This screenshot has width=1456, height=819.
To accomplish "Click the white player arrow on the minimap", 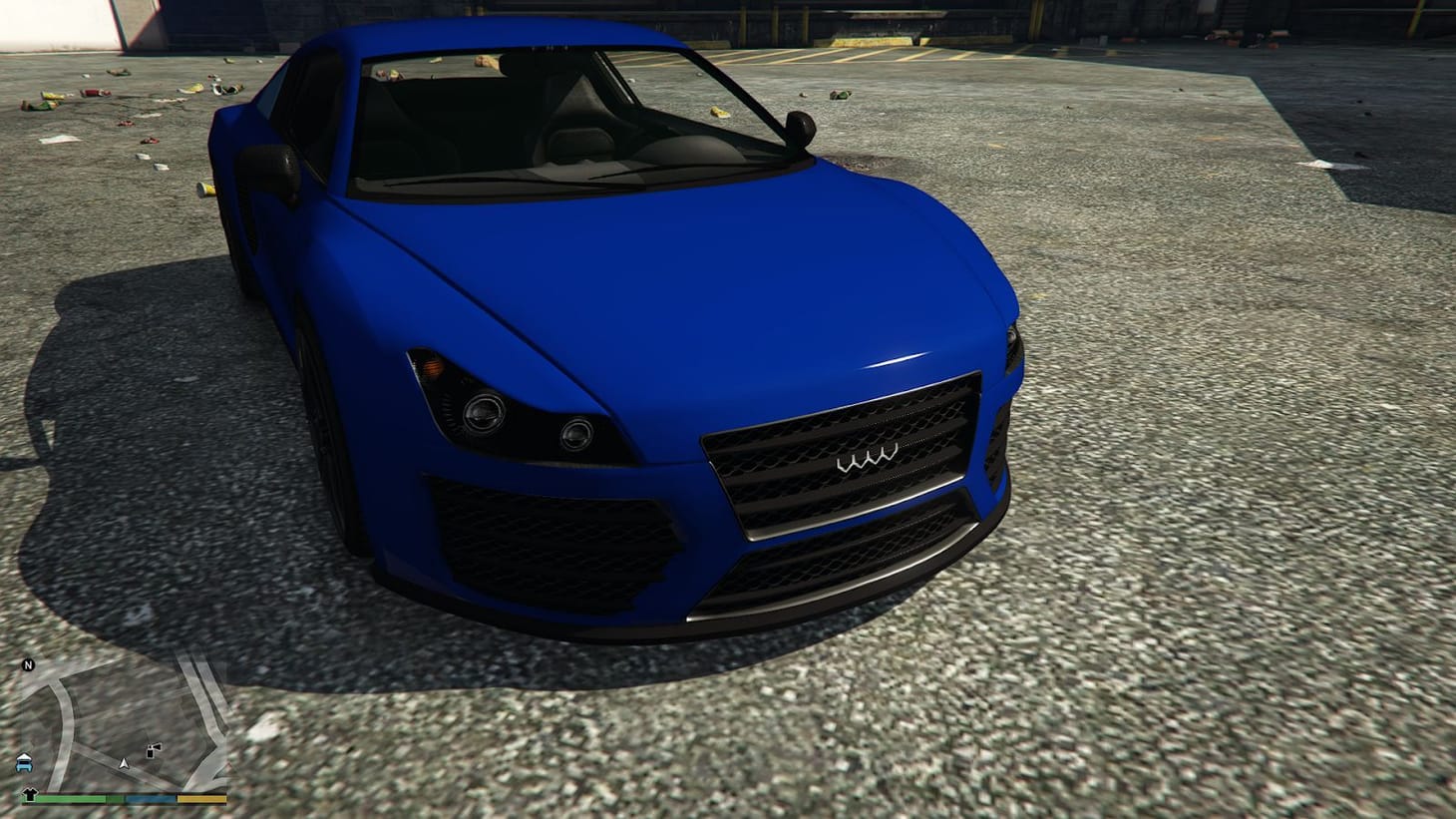I will click(x=123, y=764).
